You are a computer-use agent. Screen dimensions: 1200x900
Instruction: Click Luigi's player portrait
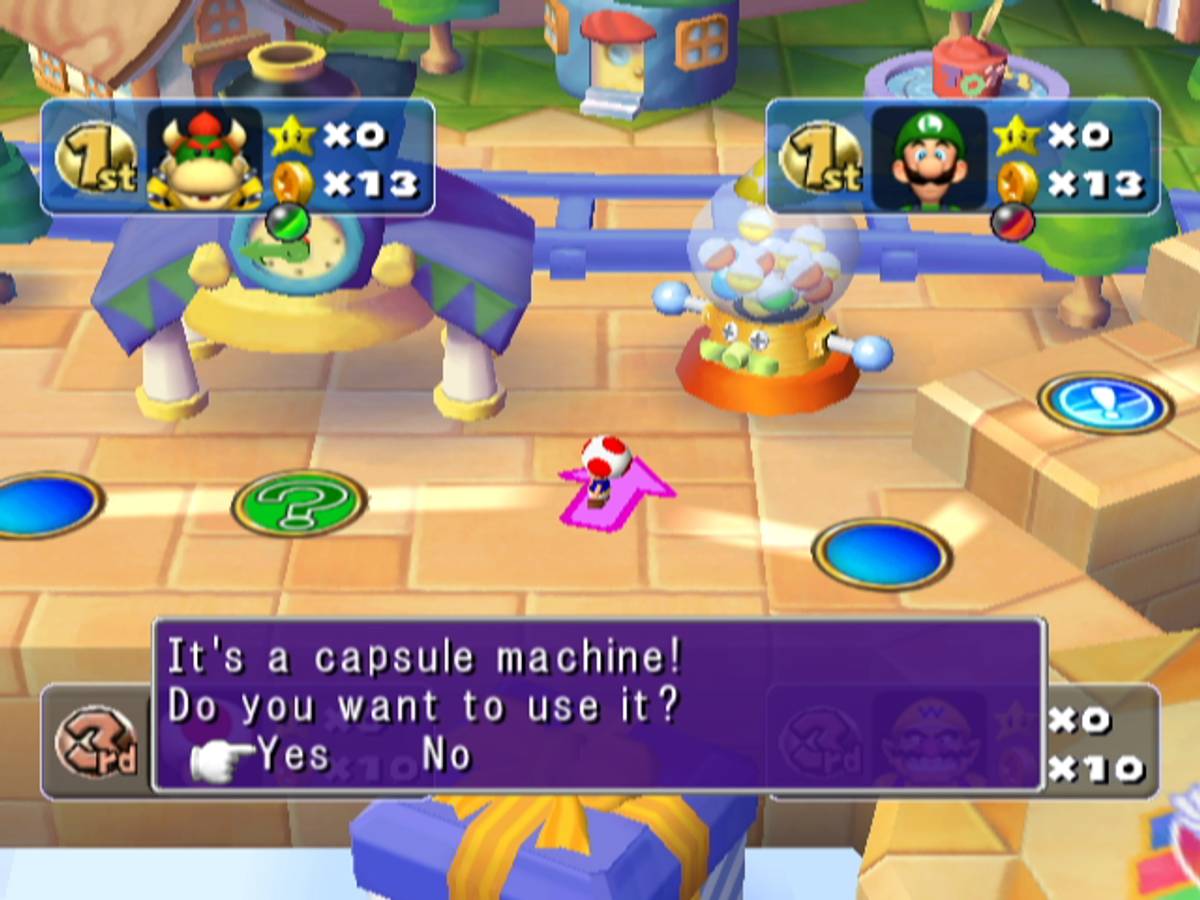coord(929,158)
